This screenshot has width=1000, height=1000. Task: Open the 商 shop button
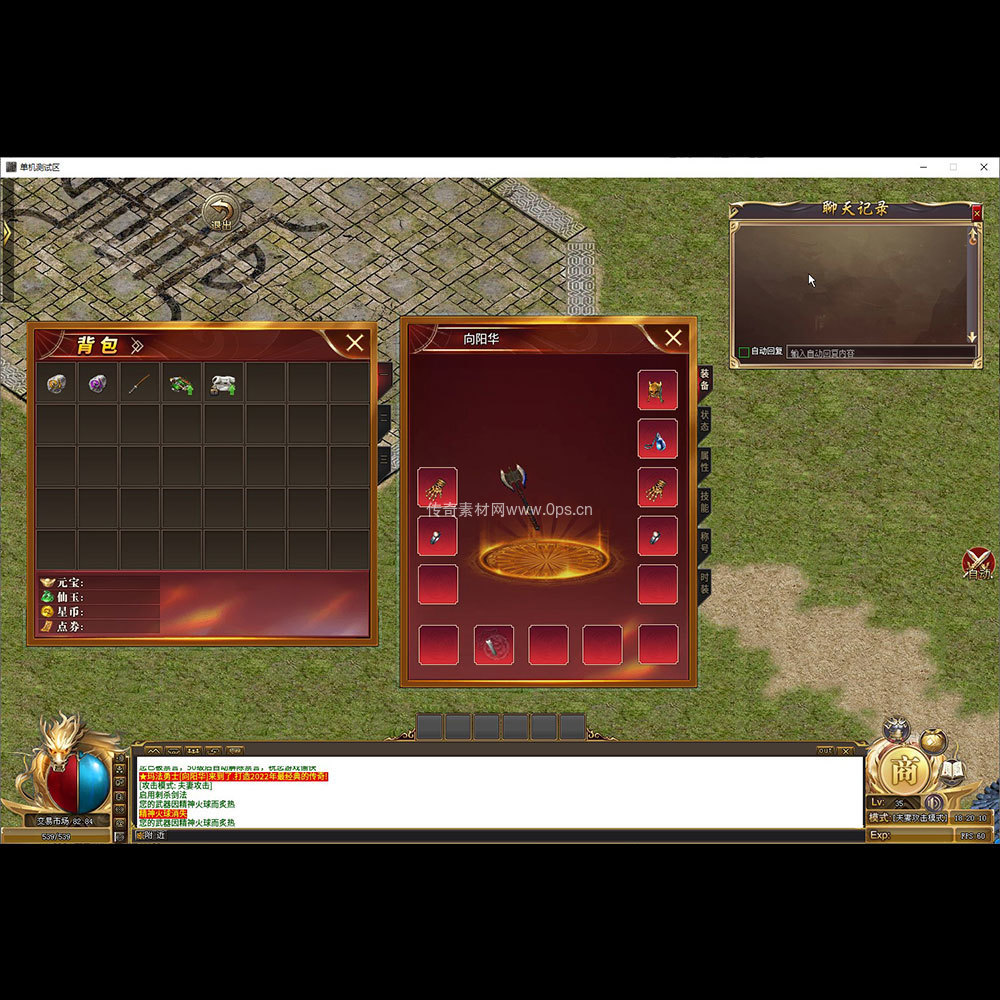905,770
